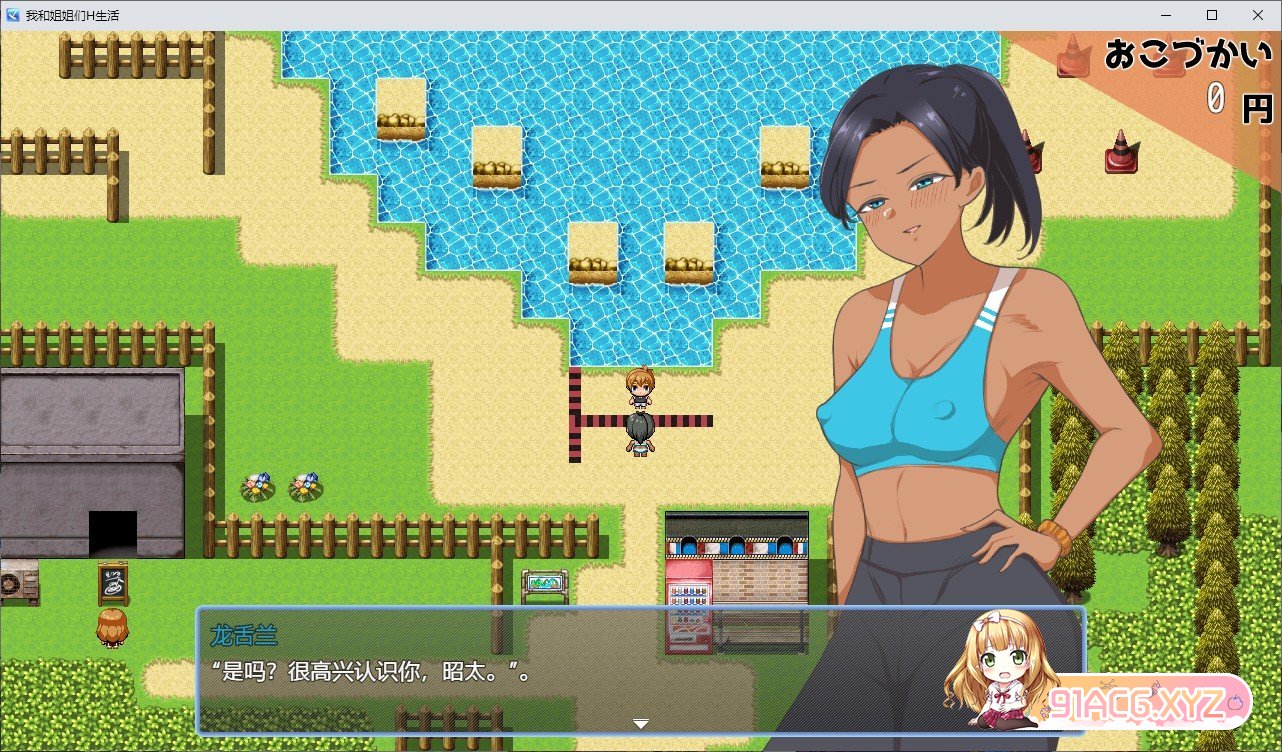Advance dialogue with the white arrow indicator
The height and width of the screenshot is (752, 1282).
click(x=641, y=724)
